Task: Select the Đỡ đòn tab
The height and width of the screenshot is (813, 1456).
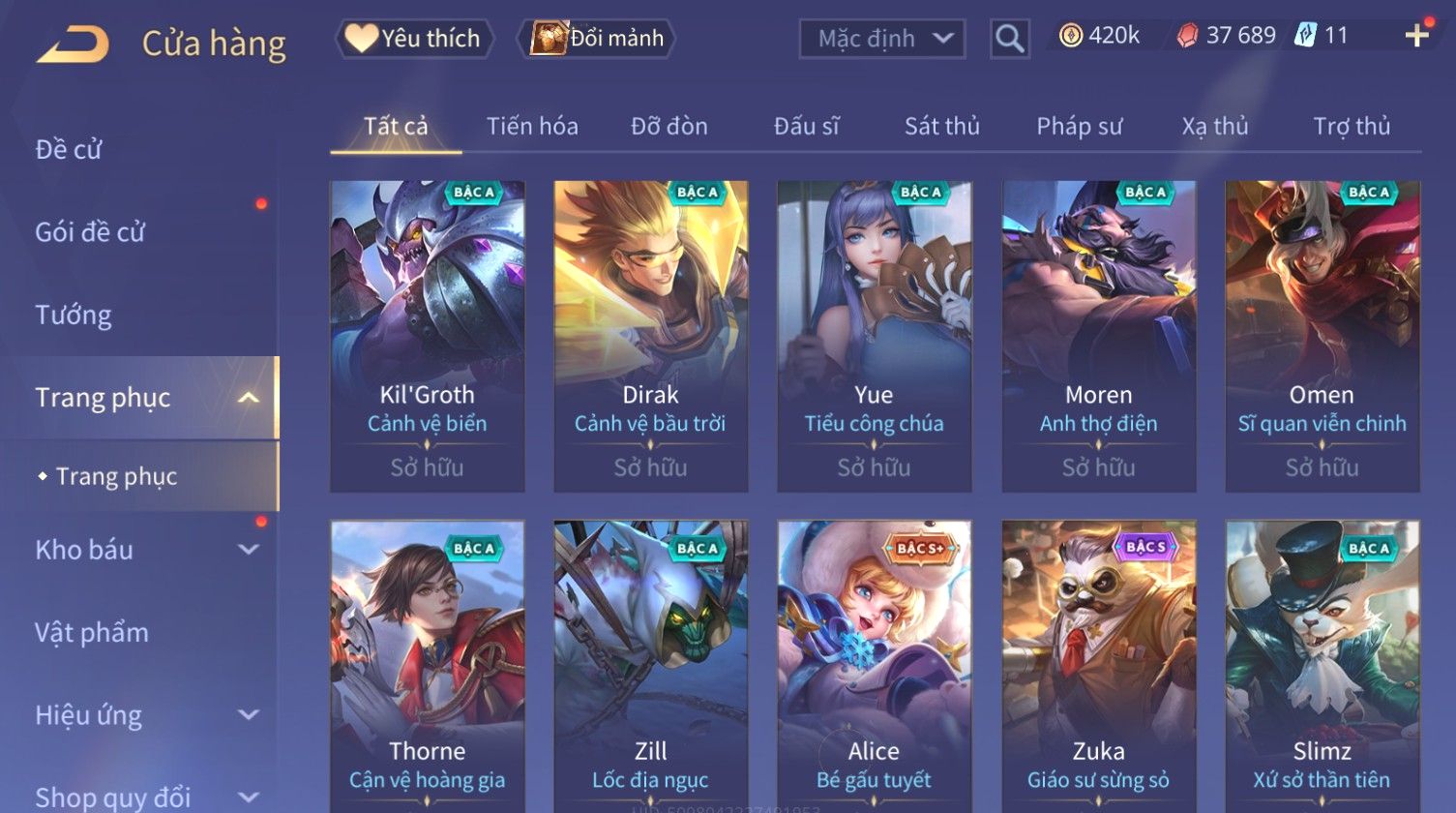Action: (669, 127)
